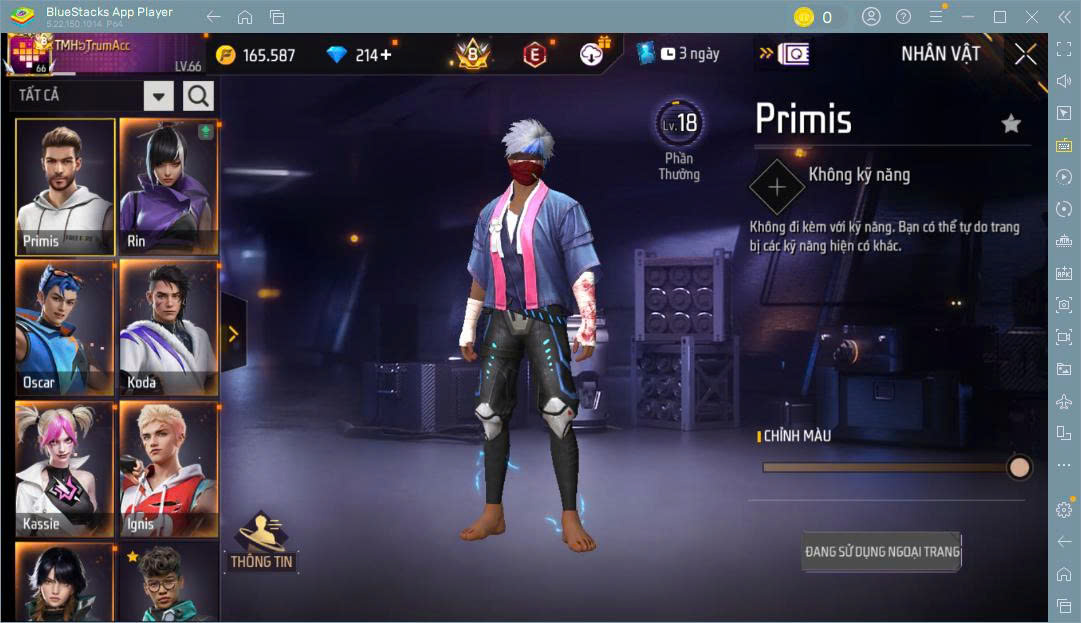Add diamonds using the plus next to 214
Image resolution: width=1081 pixels, height=623 pixels.
tap(386, 55)
